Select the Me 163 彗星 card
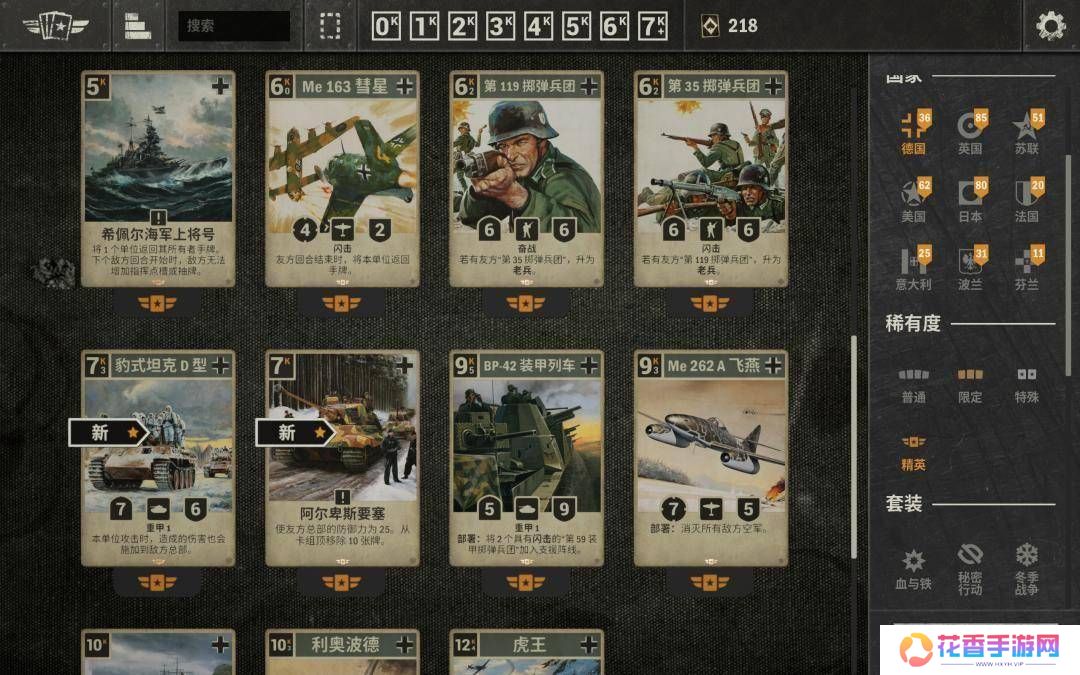1080x675 pixels. (x=342, y=180)
